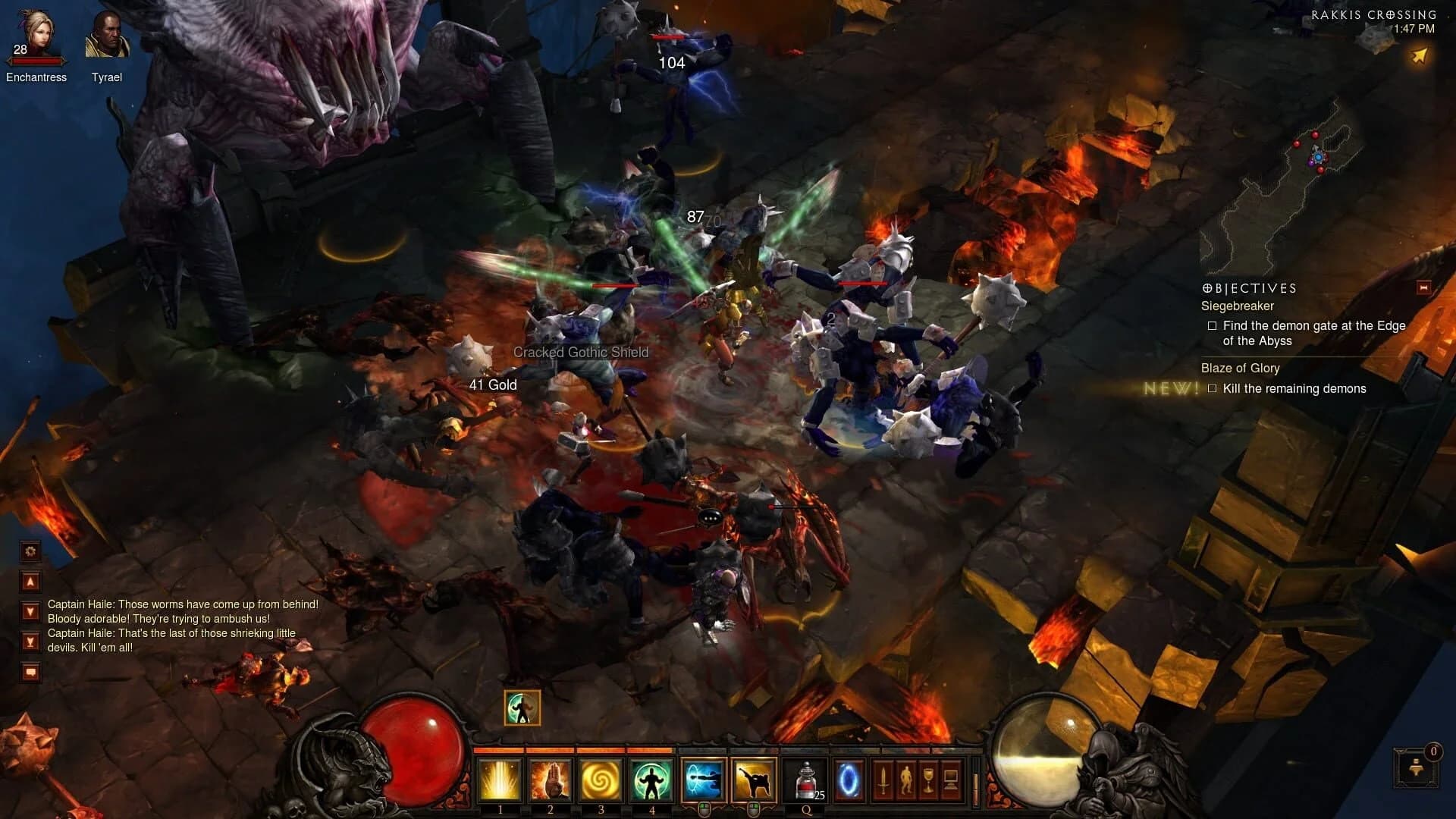Screen dimensions: 1456x819
Task: Drink a health potion from the Q slot
Action: (805, 780)
